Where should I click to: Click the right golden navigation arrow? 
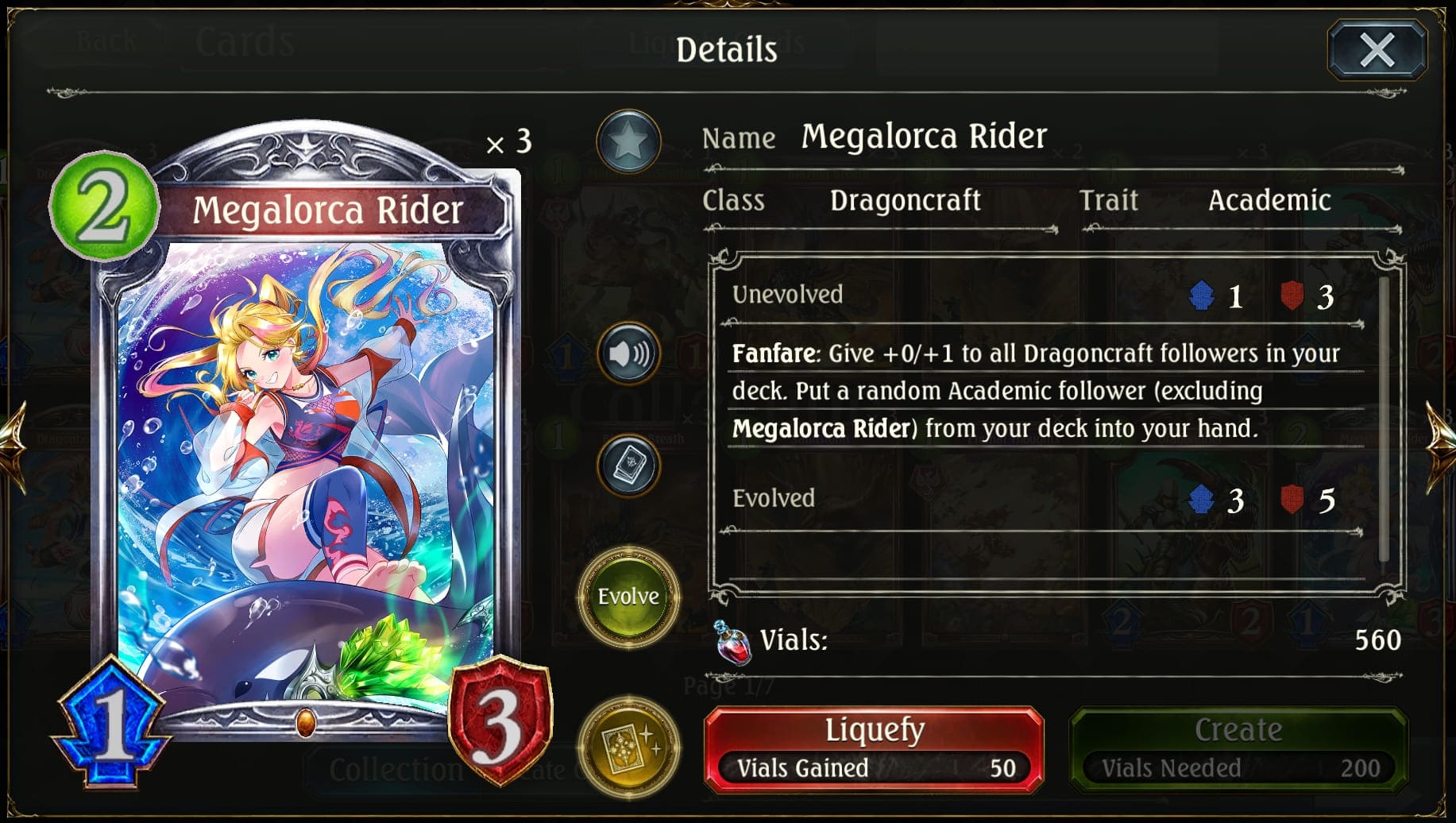(x=1439, y=445)
